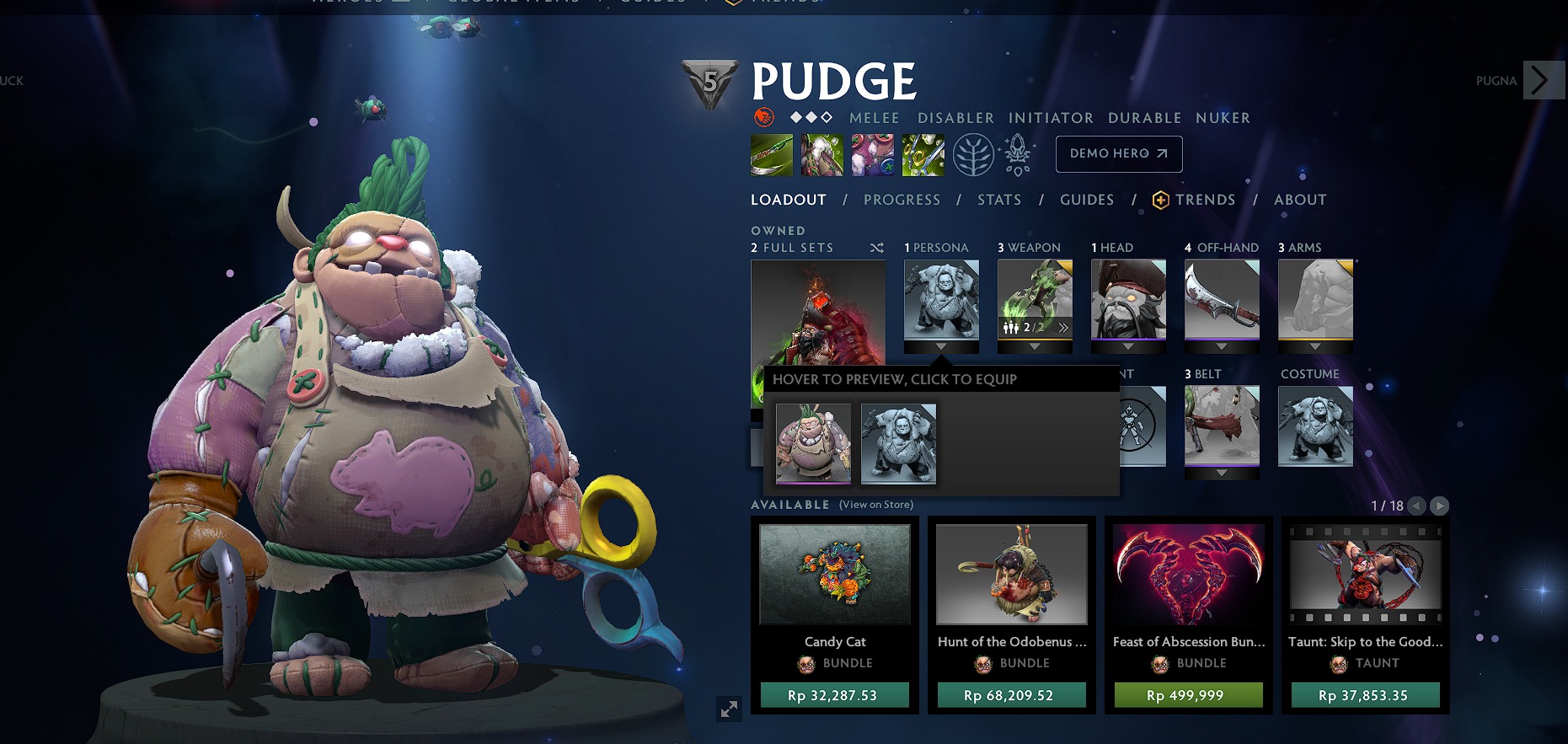The height and width of the screenshot is (744, 1568).
Task: Select the Dismember ability icon
Action: point(923,154)
